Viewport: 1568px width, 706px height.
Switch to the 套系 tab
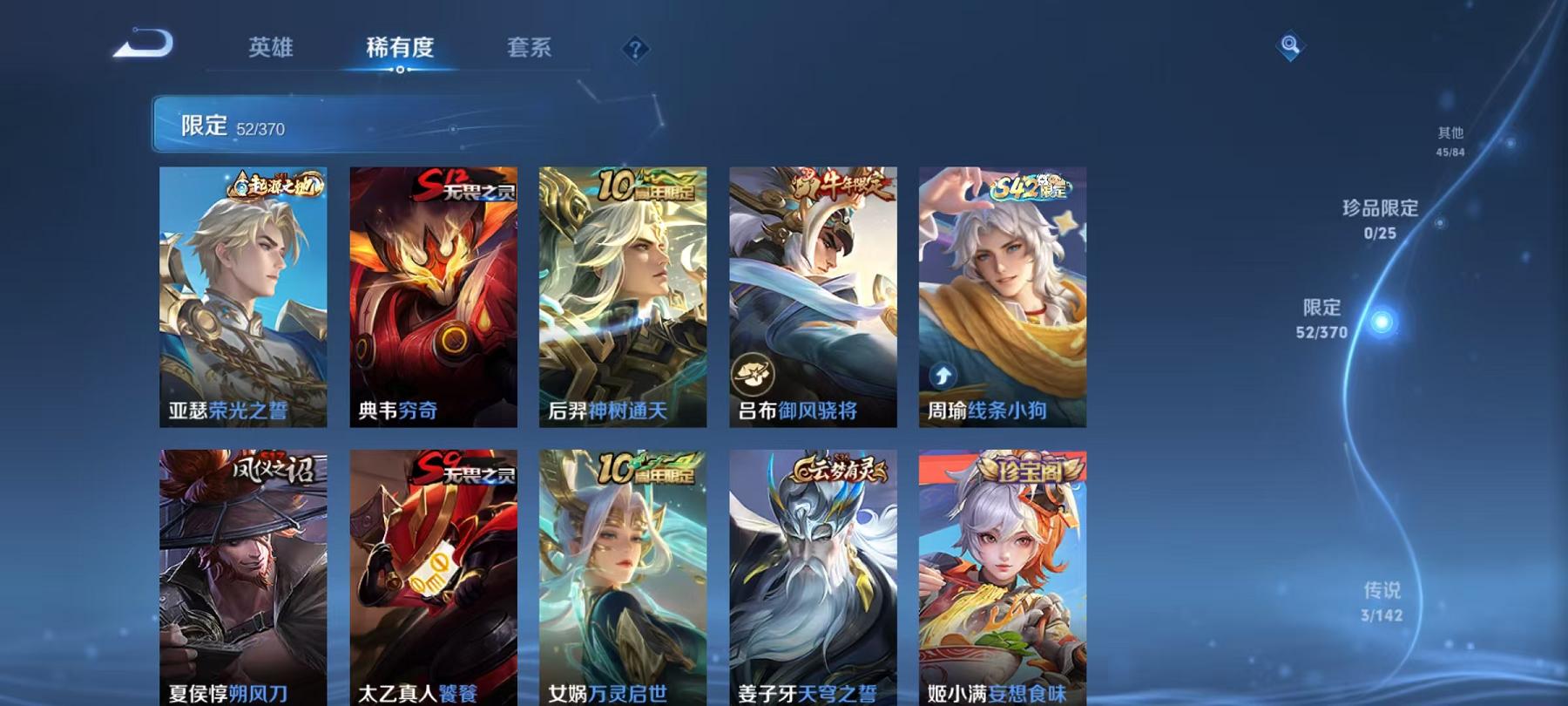pyautogui.click(x=529, y=50)
